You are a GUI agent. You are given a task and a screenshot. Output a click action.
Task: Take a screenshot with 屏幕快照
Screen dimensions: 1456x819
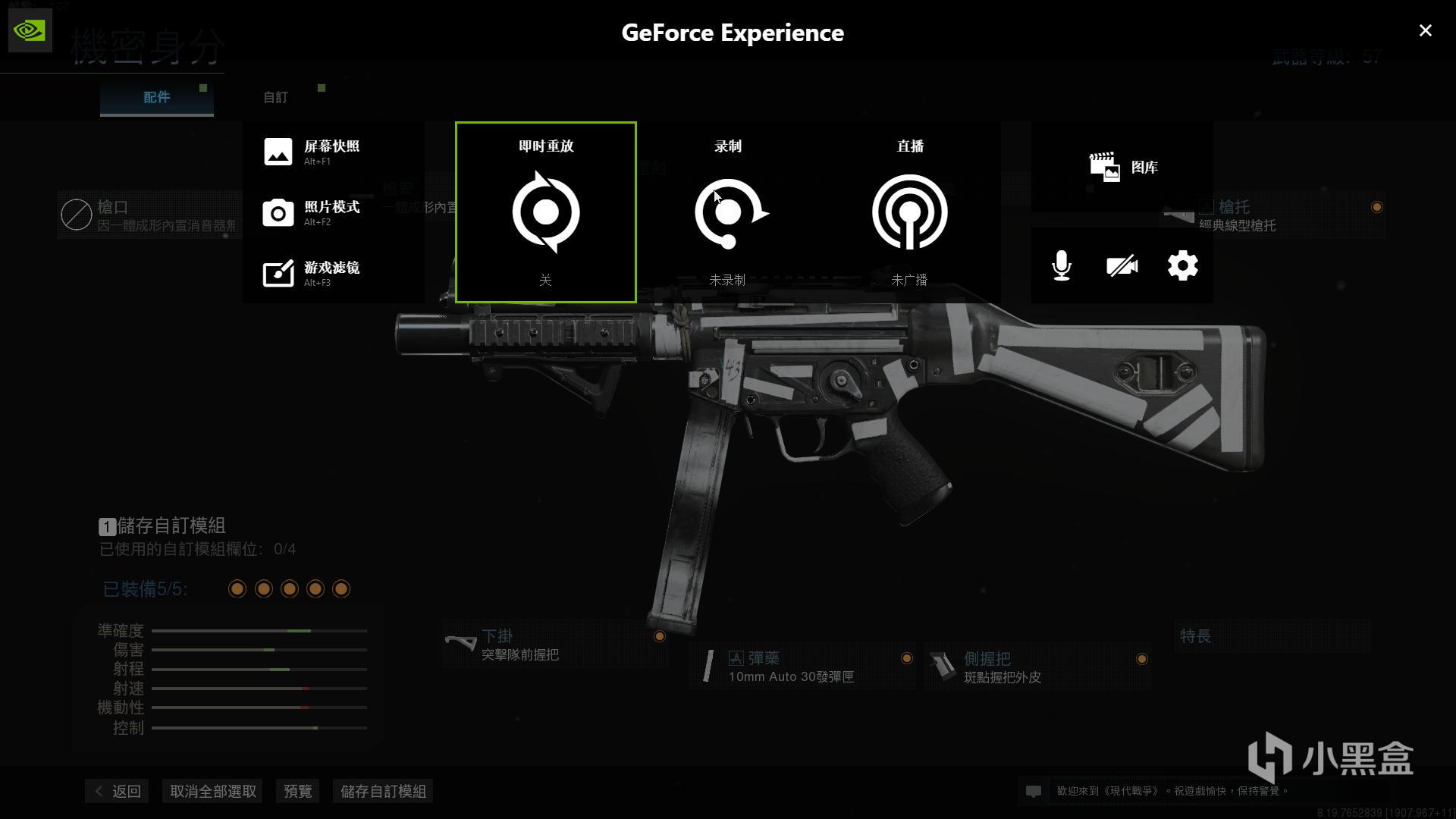pyautogui.click(x=312, y=152)
